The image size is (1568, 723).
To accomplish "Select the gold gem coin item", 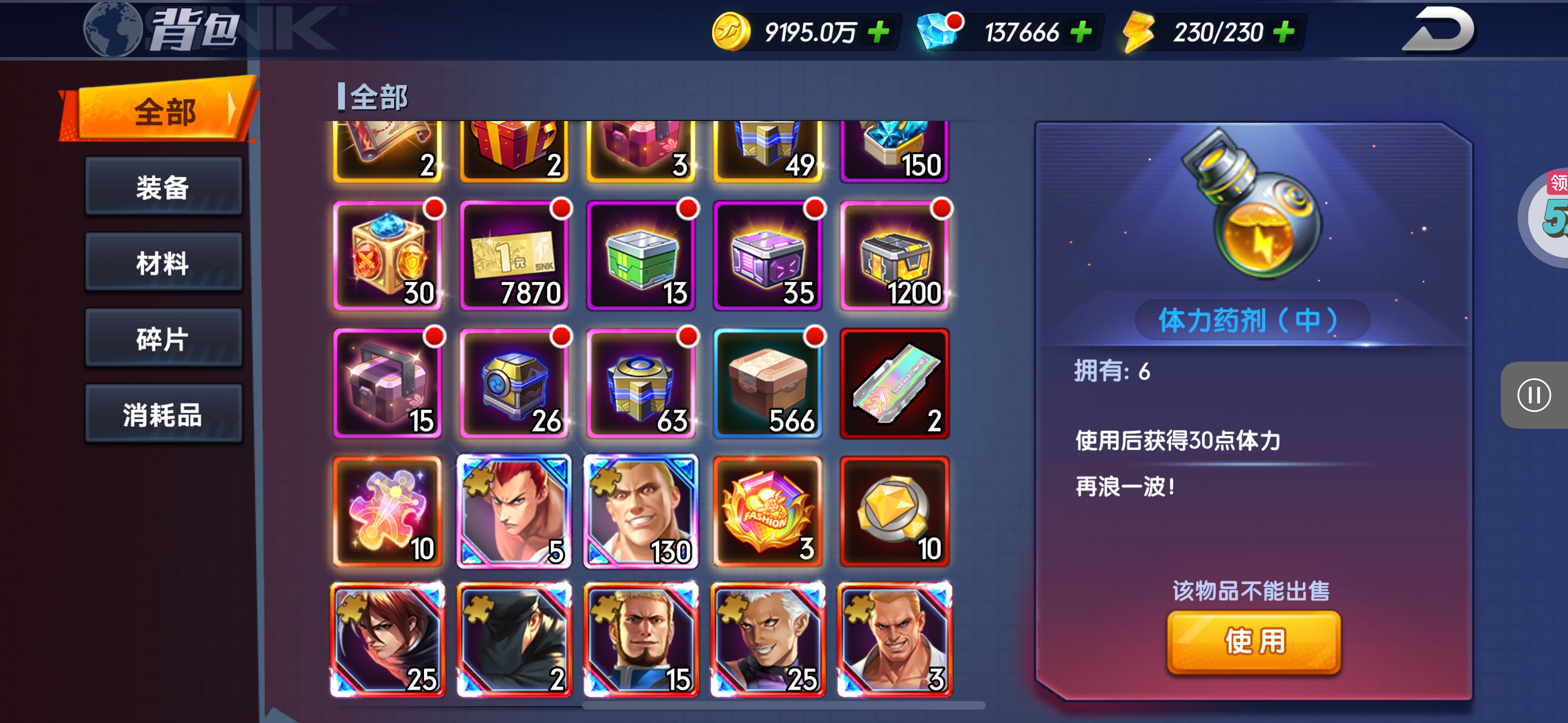I will 894,512.
